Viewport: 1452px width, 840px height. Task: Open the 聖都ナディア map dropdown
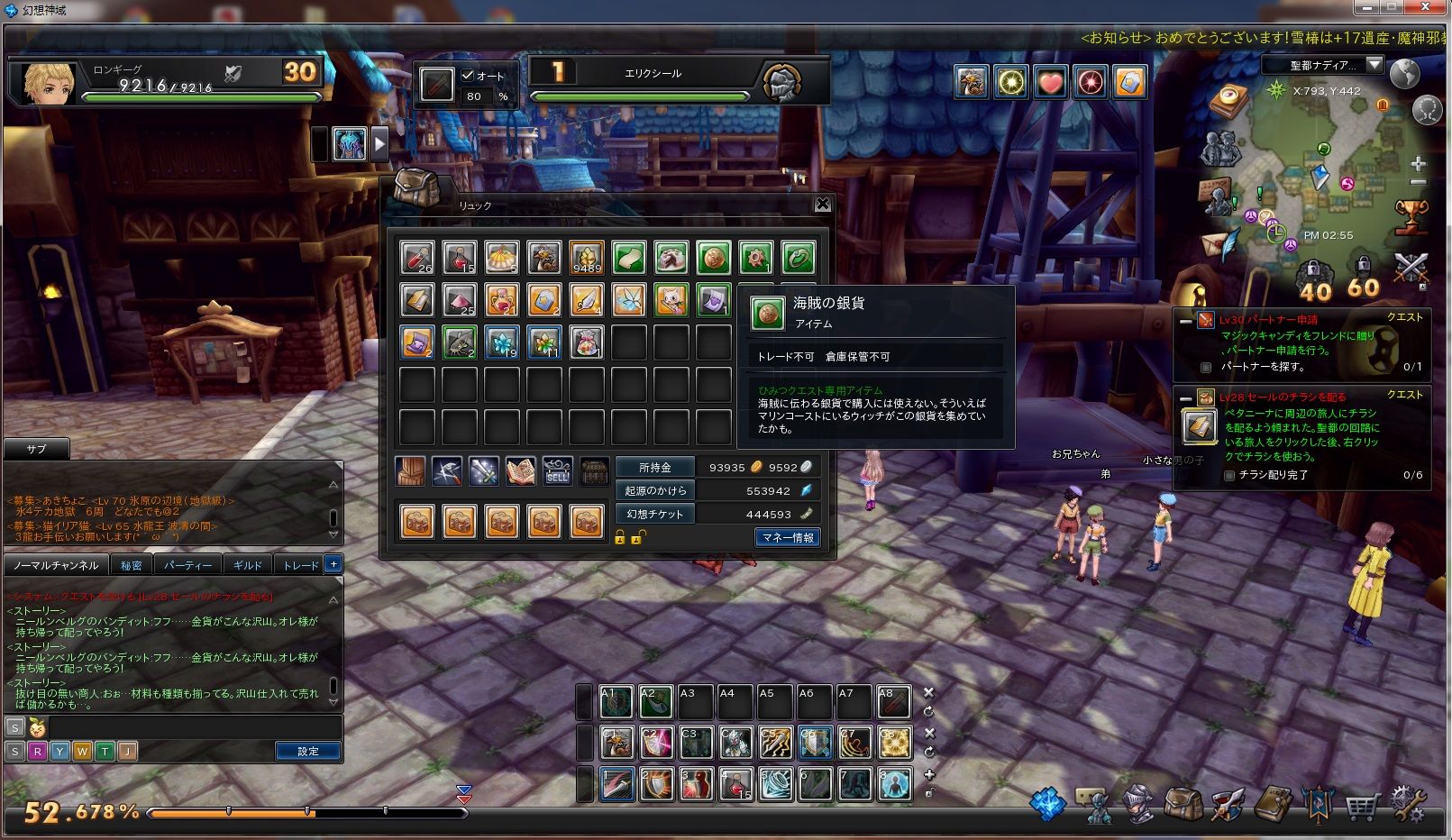1374,65
